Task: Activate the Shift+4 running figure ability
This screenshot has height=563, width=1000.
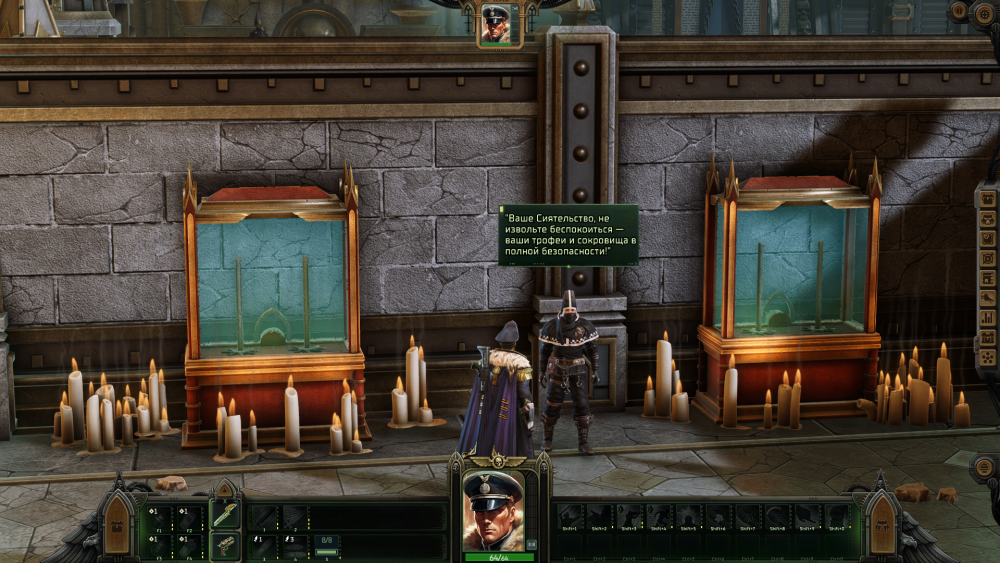Action: 660,517
